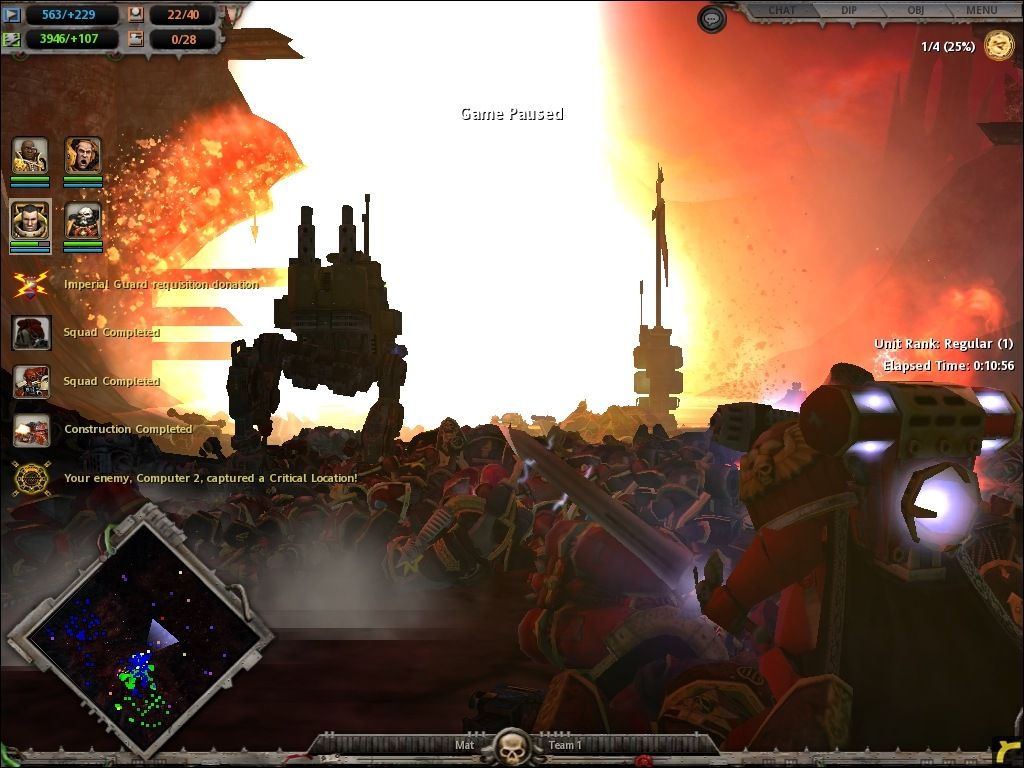
Task: Click the gold victory condition medallion
Action: pos(998,46)
